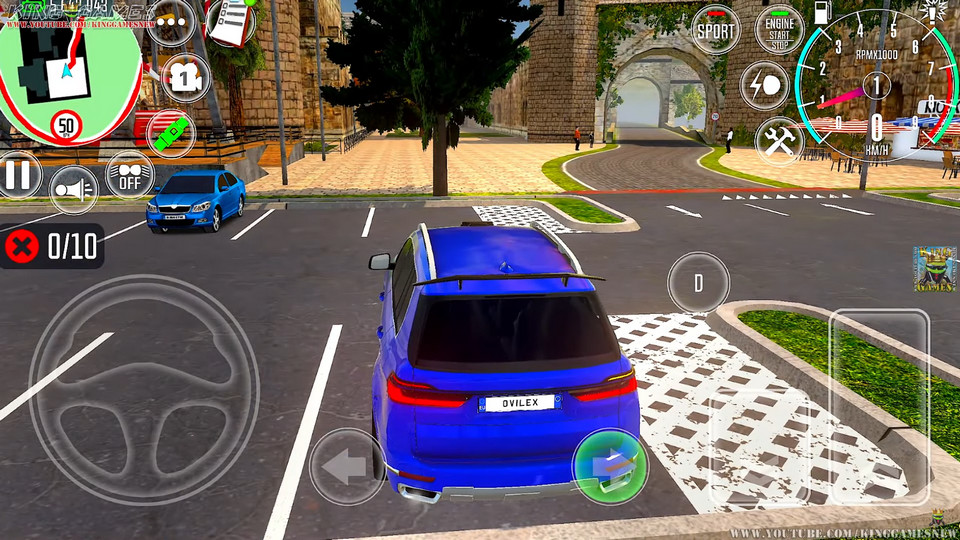
Task: Open the wrench and hammer repair menu
Action: click(x=779, y=140)
